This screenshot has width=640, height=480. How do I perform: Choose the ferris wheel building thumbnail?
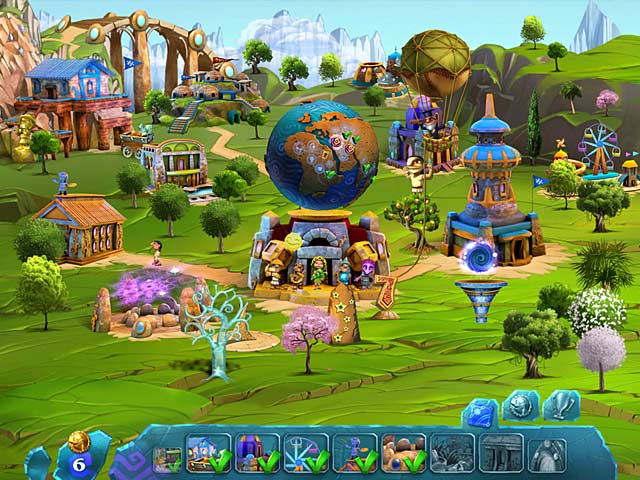(305, 452)
